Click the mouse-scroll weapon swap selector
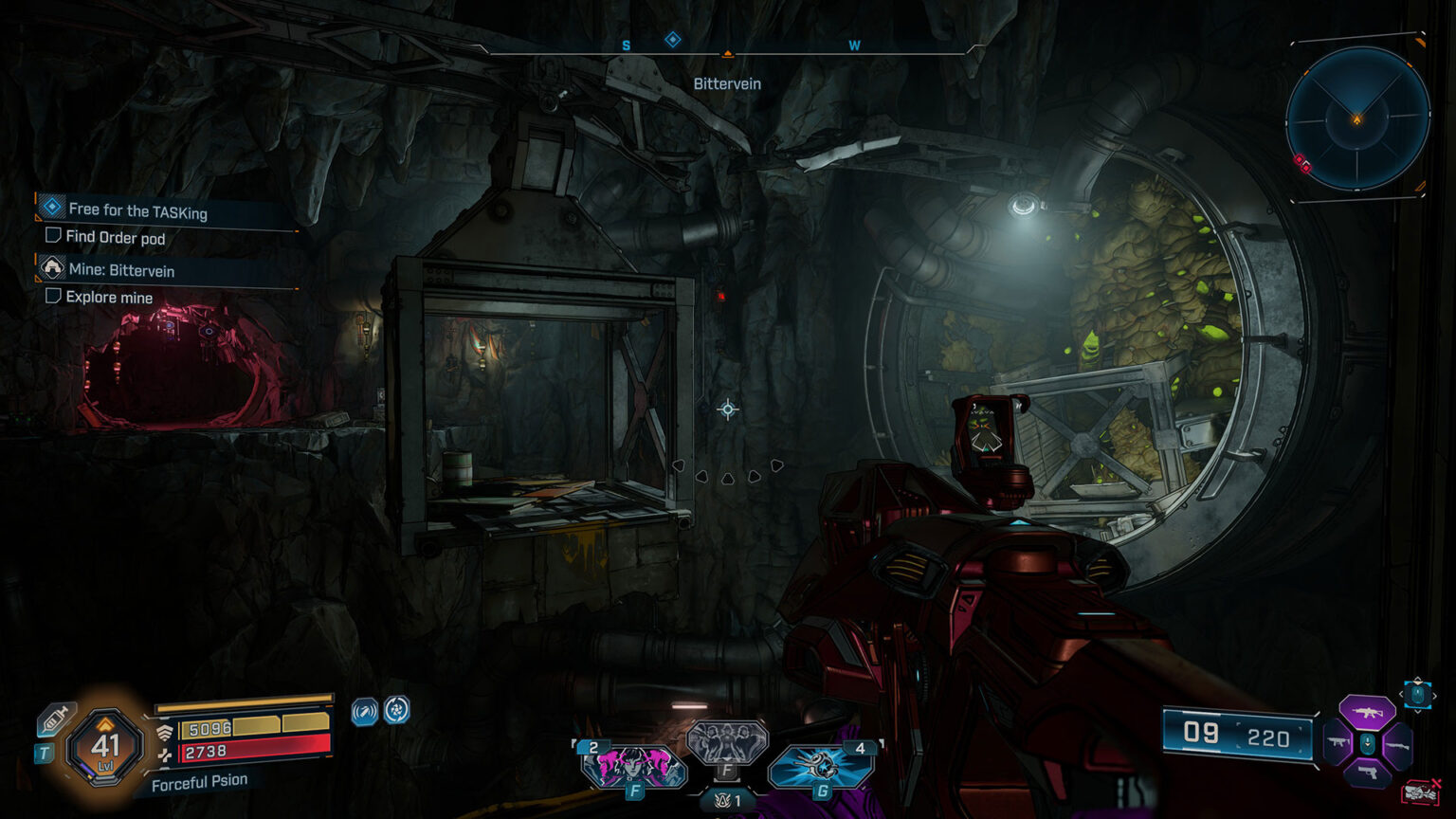The width and height of the screenshot is (1456, 819). [x=1417, y=695]
